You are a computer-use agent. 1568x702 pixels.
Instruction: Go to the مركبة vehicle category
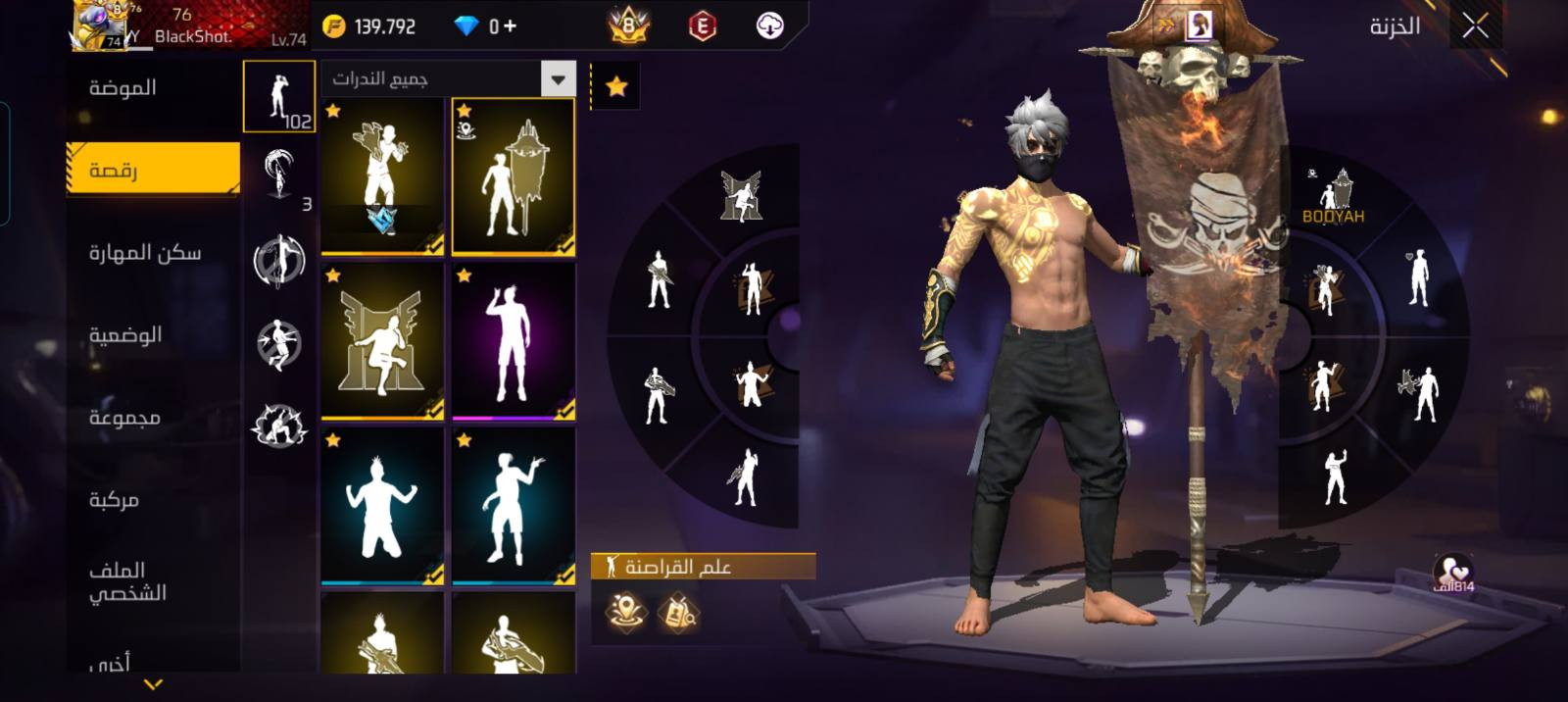click(x=115, y=500)
